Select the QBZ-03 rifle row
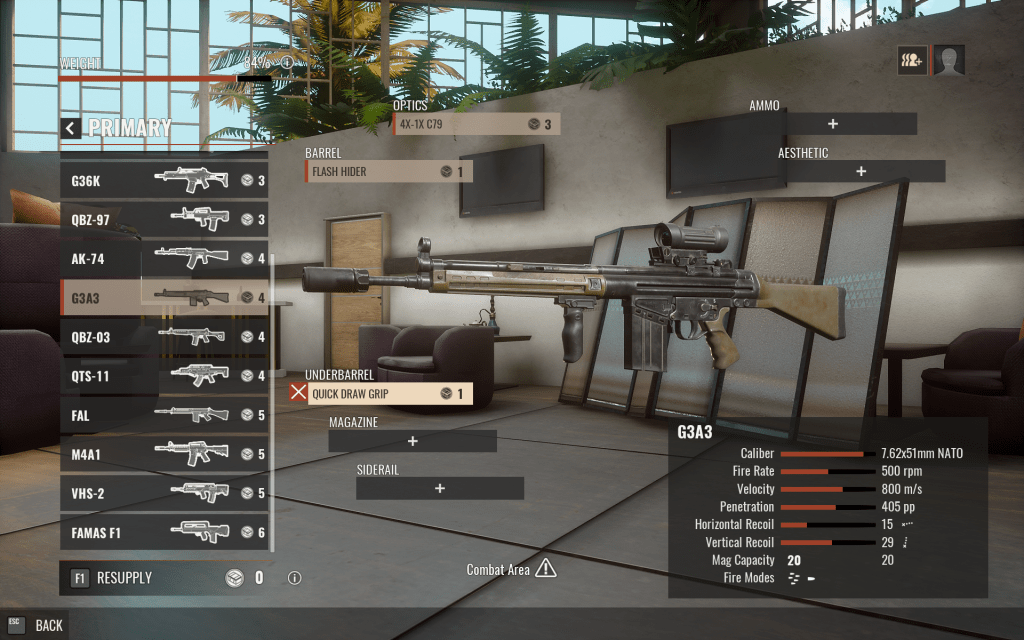Image resolution: width=1024 pixels, height=640 pixels. point(164,337)
